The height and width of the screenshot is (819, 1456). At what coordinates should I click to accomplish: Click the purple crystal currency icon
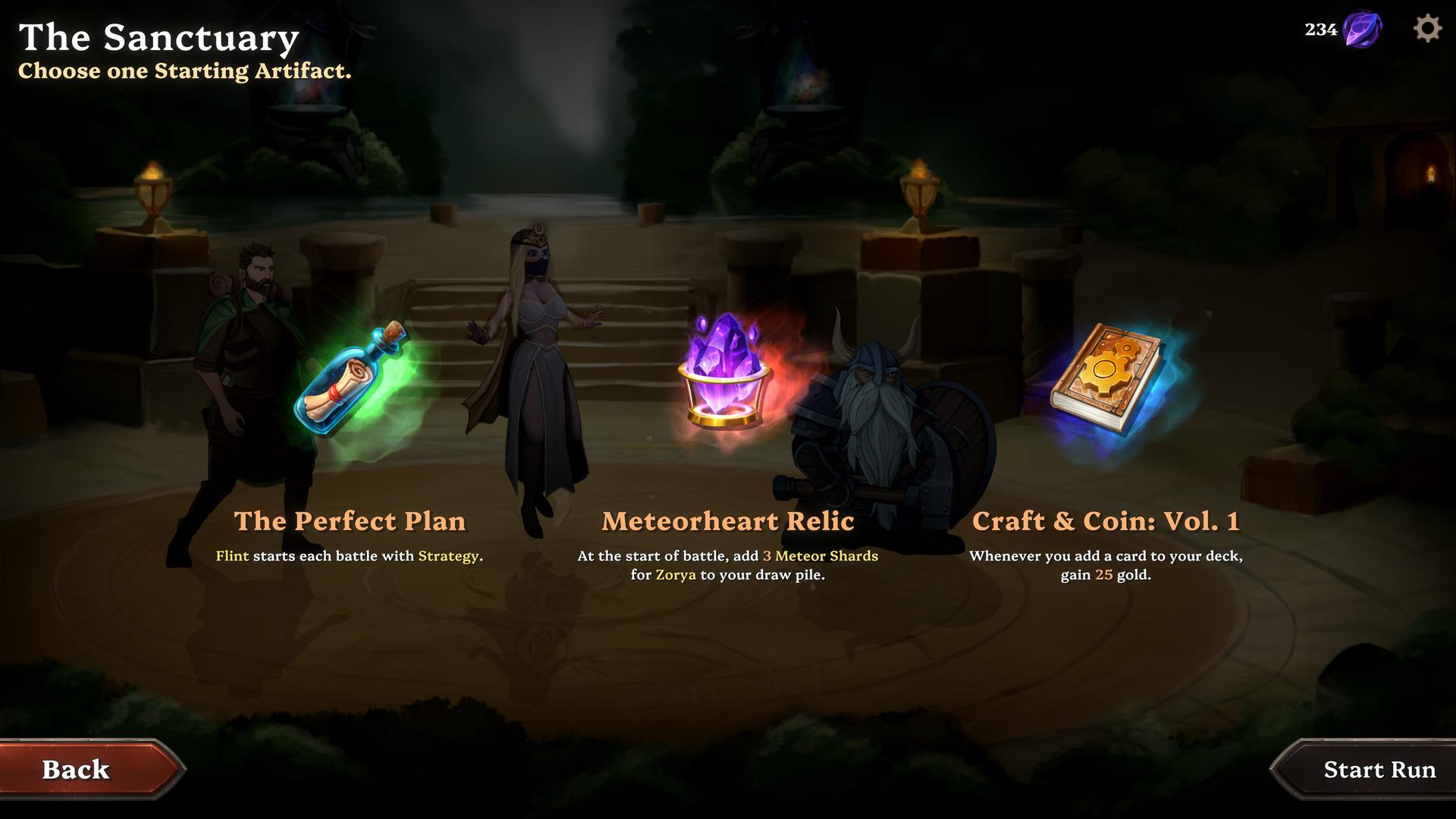click(1362, 30)
